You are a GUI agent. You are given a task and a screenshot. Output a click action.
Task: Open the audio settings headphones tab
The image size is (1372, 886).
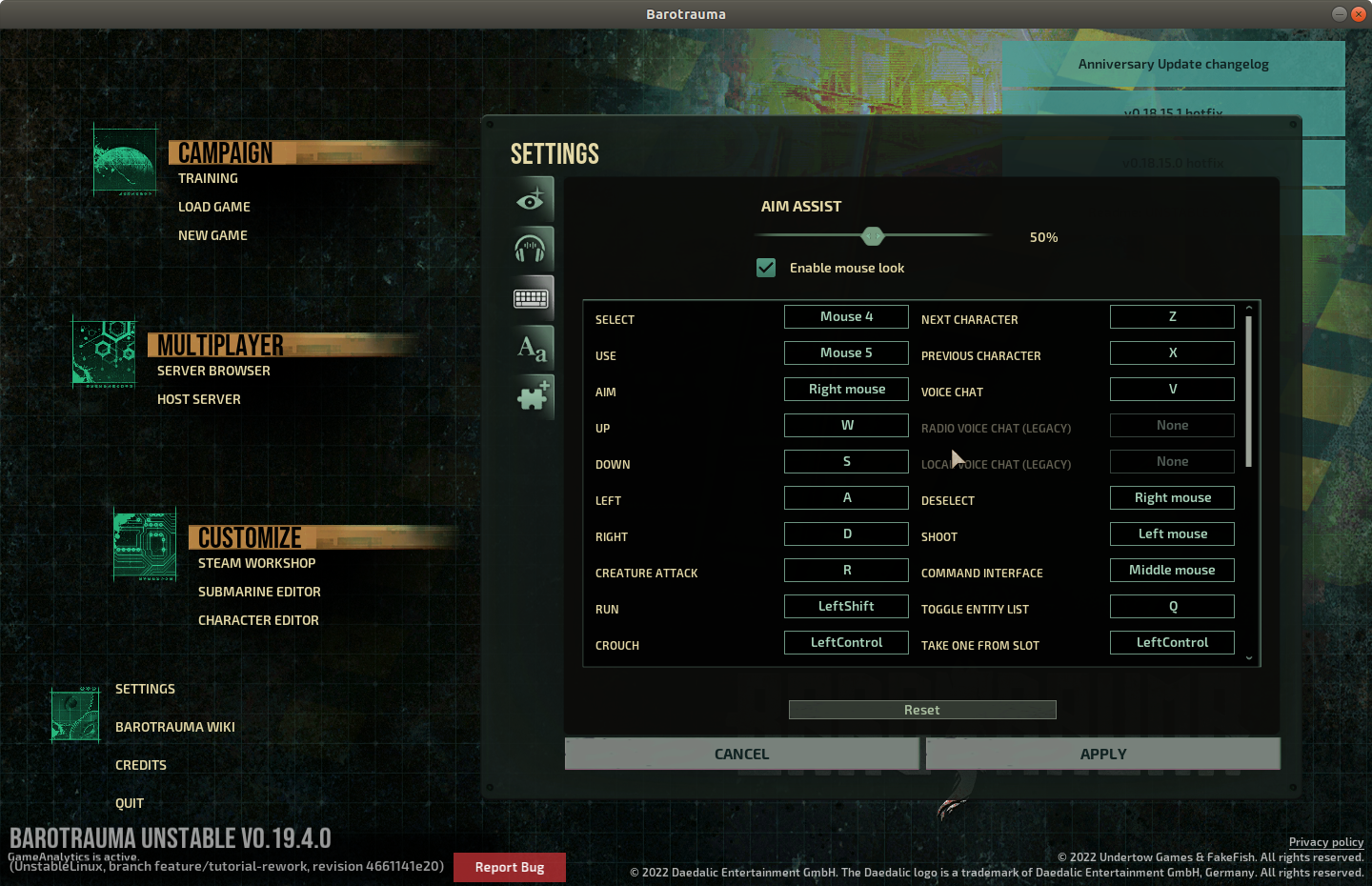[x=532, y=248]
